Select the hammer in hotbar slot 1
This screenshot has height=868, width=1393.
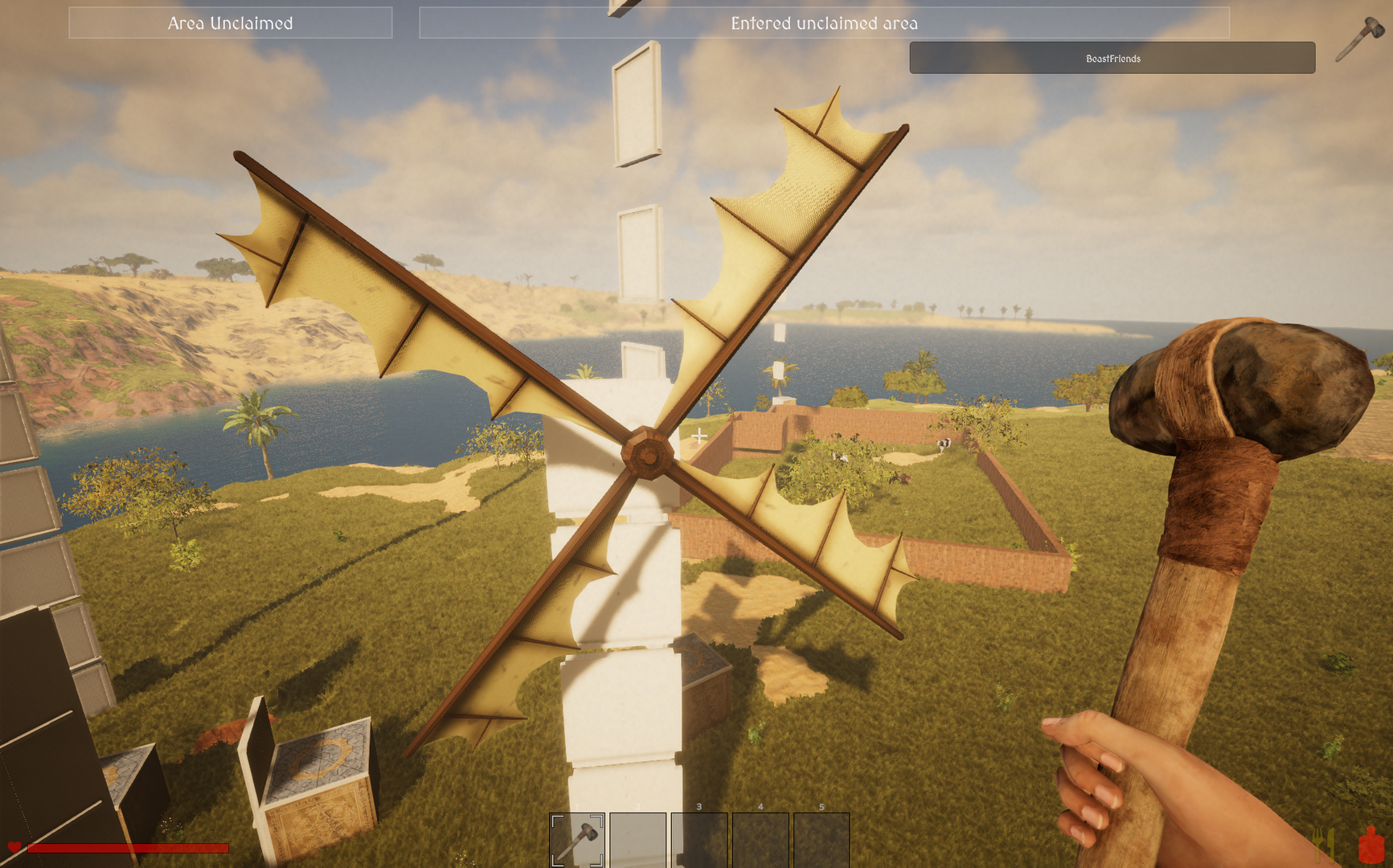pyautogui.click(x=577, y=840)
